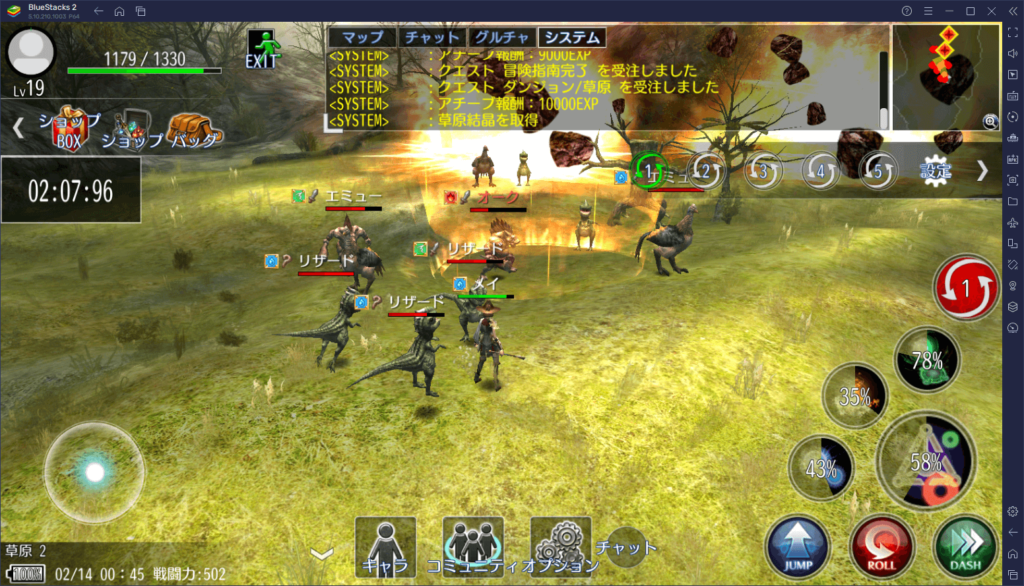Trigger the main attack button at 58%

[x=927, y=461]
